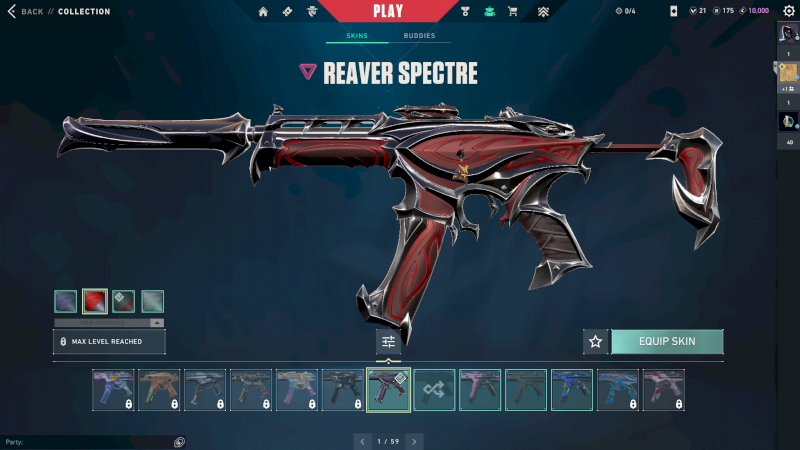The image size is (800, 450).
Task: Open the settings gear
Action: [788, 11]
